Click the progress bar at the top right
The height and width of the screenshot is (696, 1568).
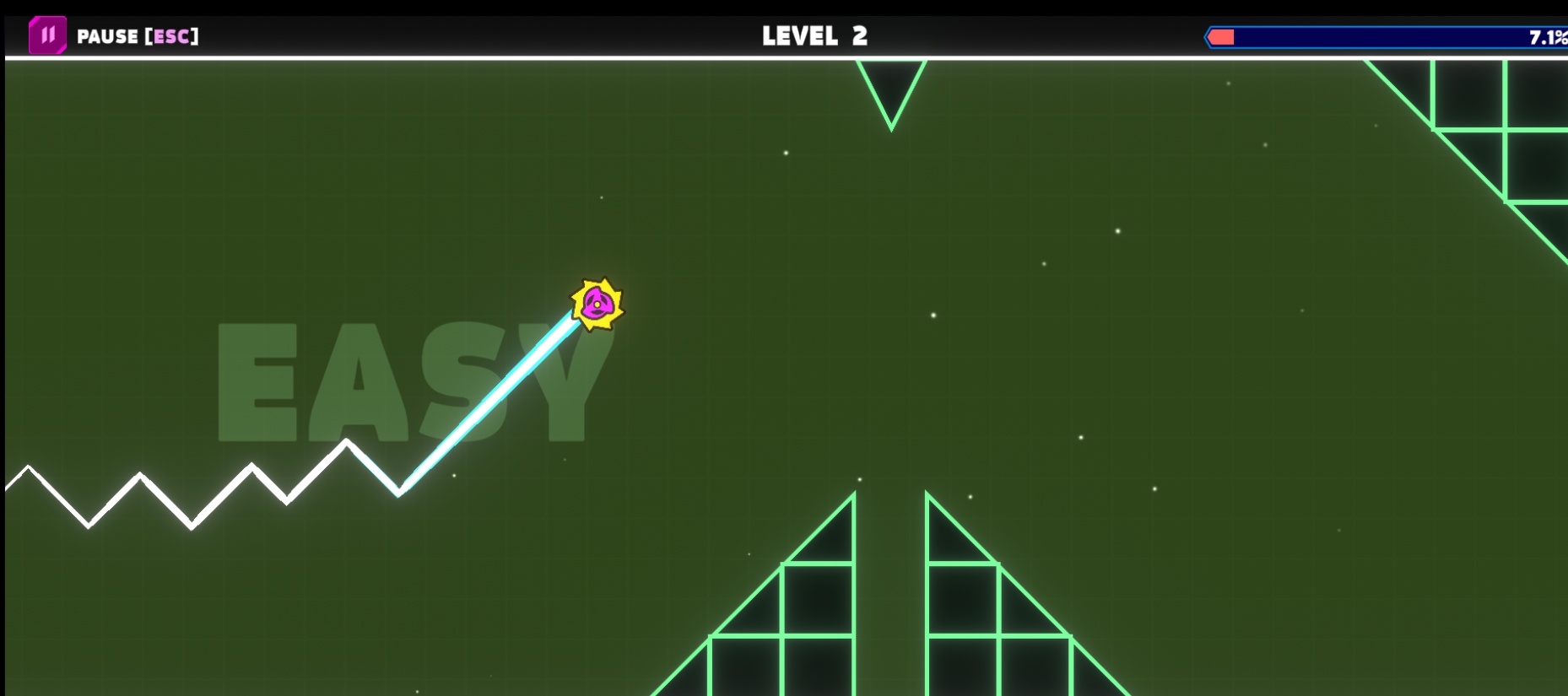[1384, 36]
